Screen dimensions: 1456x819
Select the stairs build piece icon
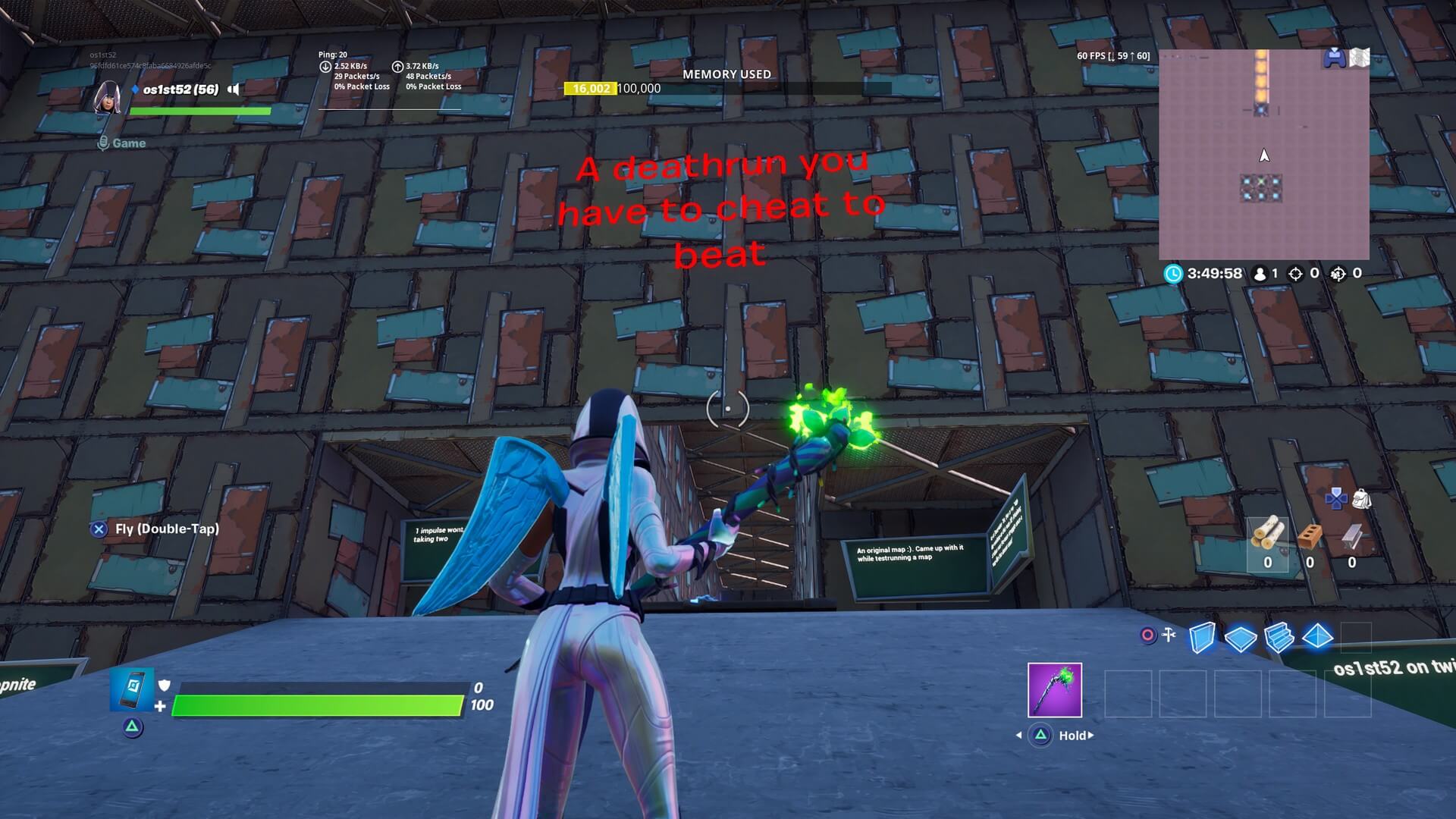(x=1282, y=638)
